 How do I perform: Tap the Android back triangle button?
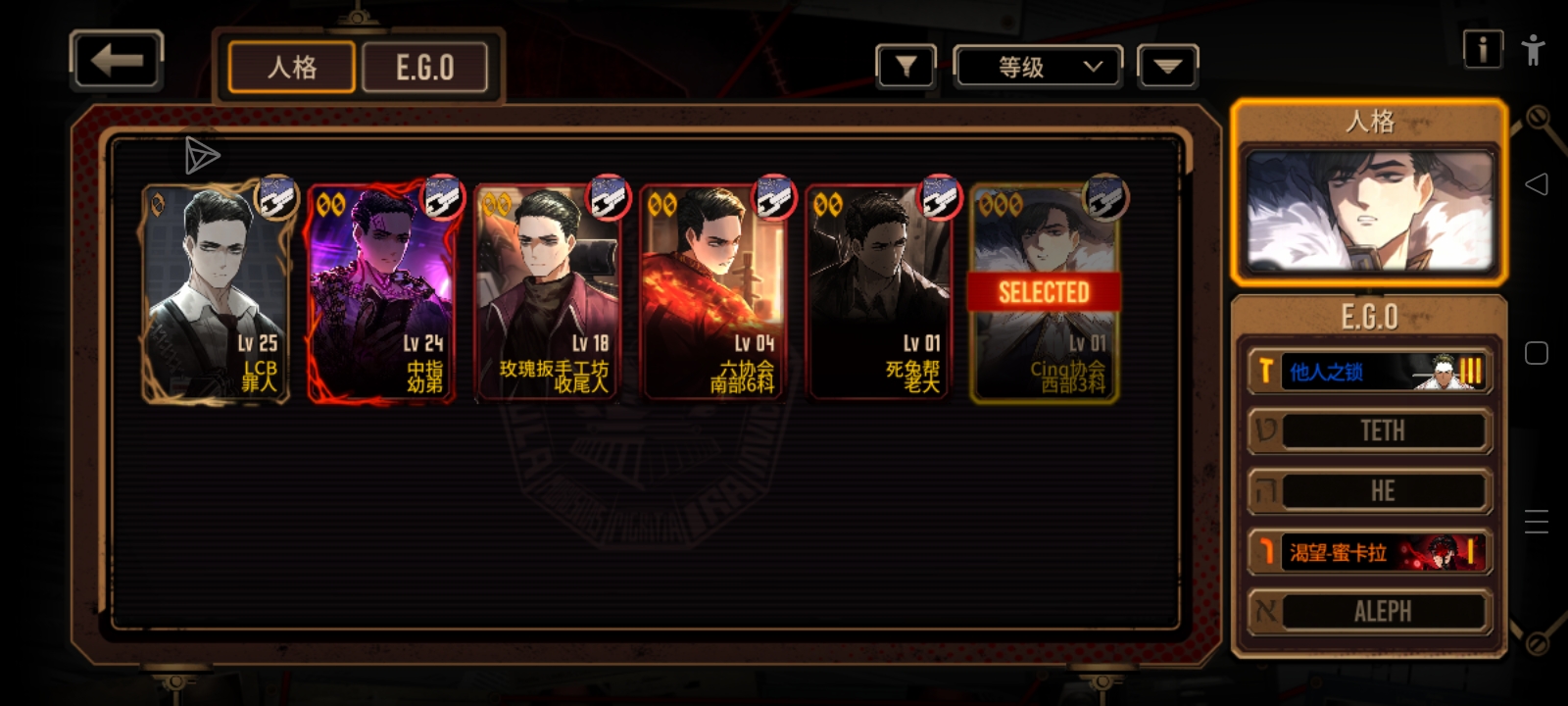pyautogui.click(x=1536, y=184)
